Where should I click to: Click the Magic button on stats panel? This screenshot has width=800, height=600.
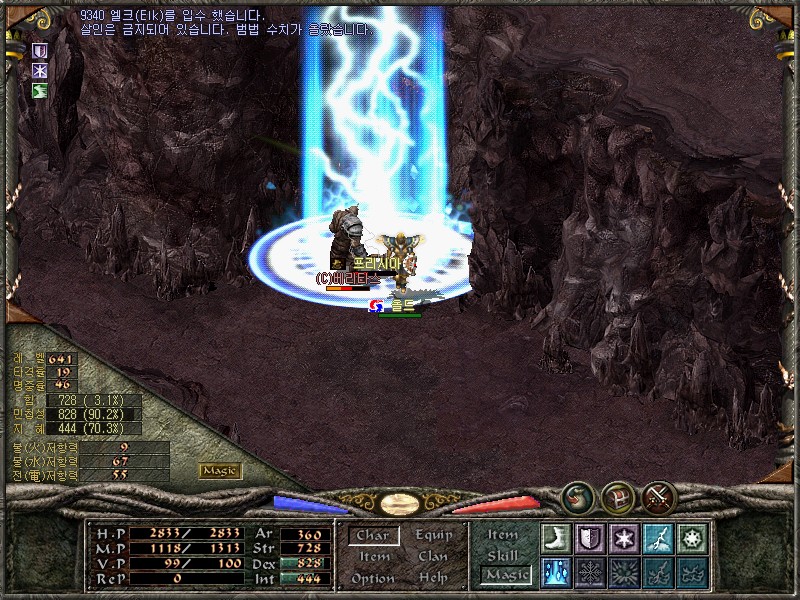220,470
